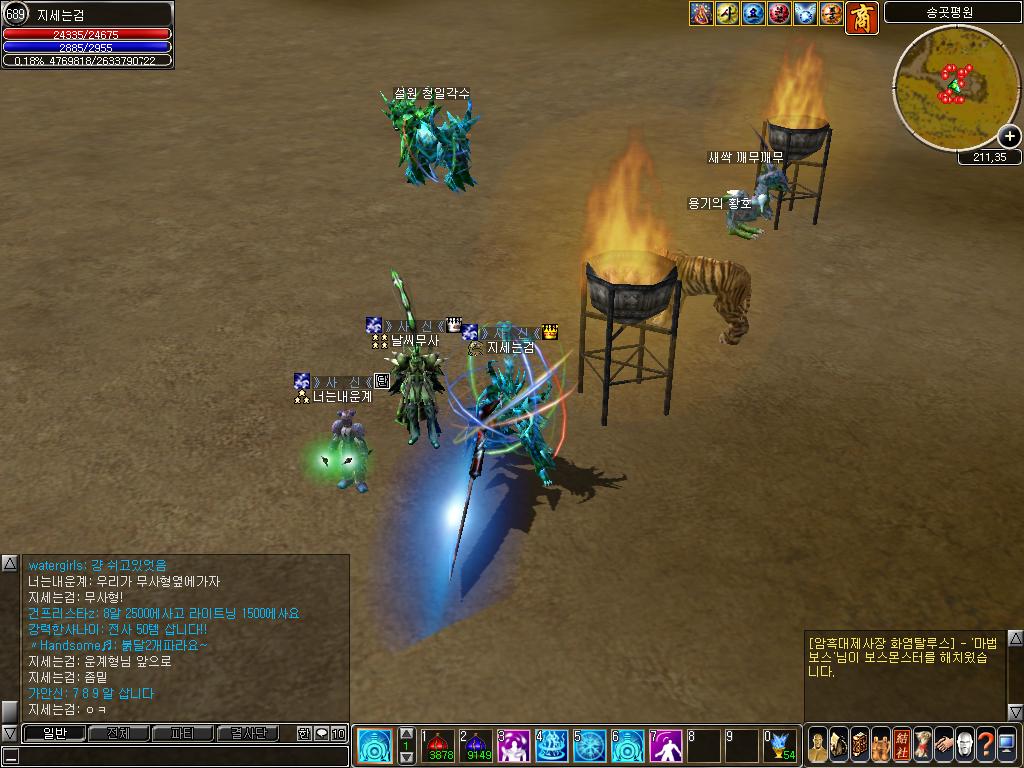Activate the purple figure skill in slot 3
The width and height of the screenshot is (1024, 768).
pyautogui.click(x=514, y=746)
